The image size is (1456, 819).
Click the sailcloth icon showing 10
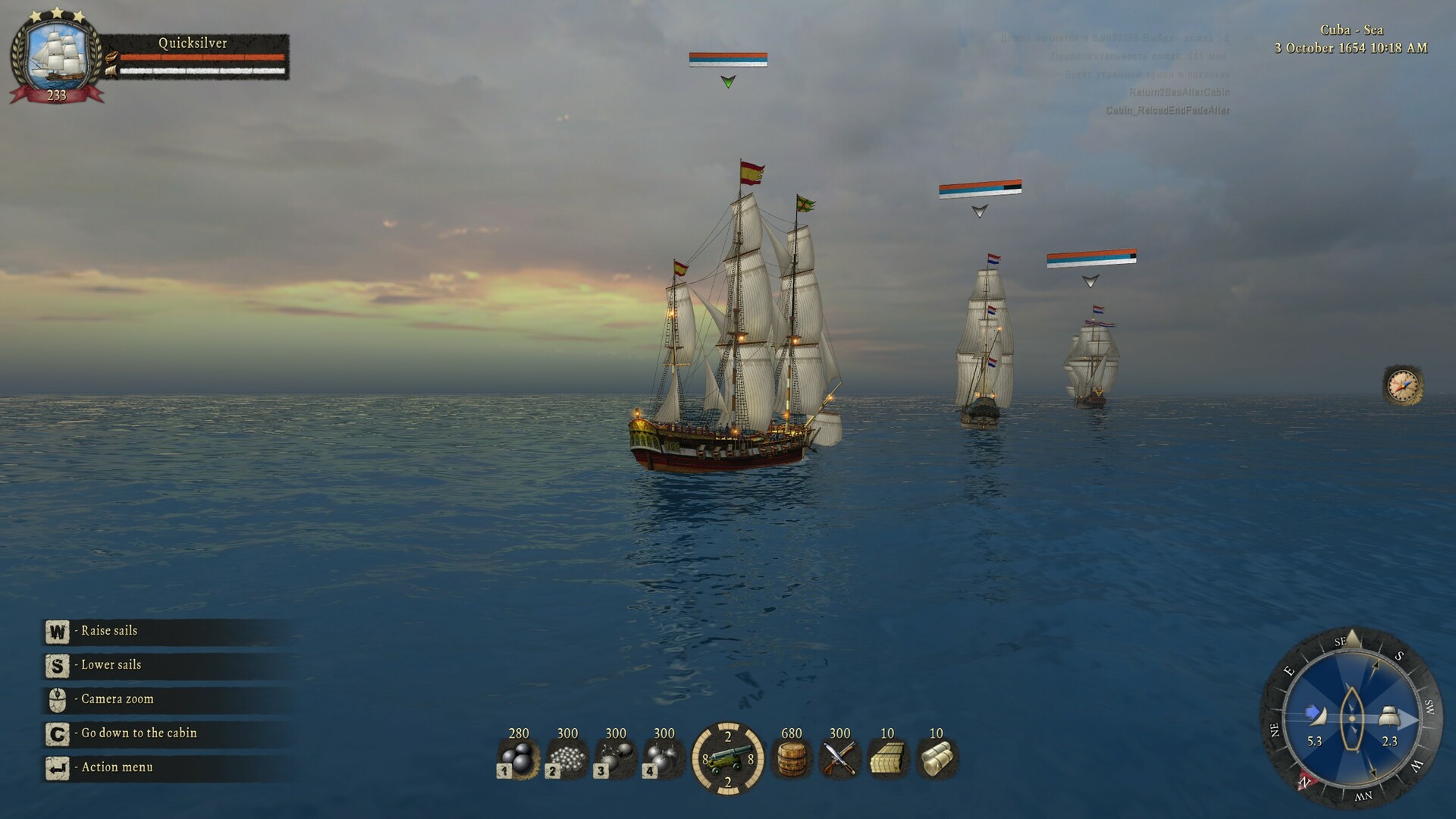936,758
